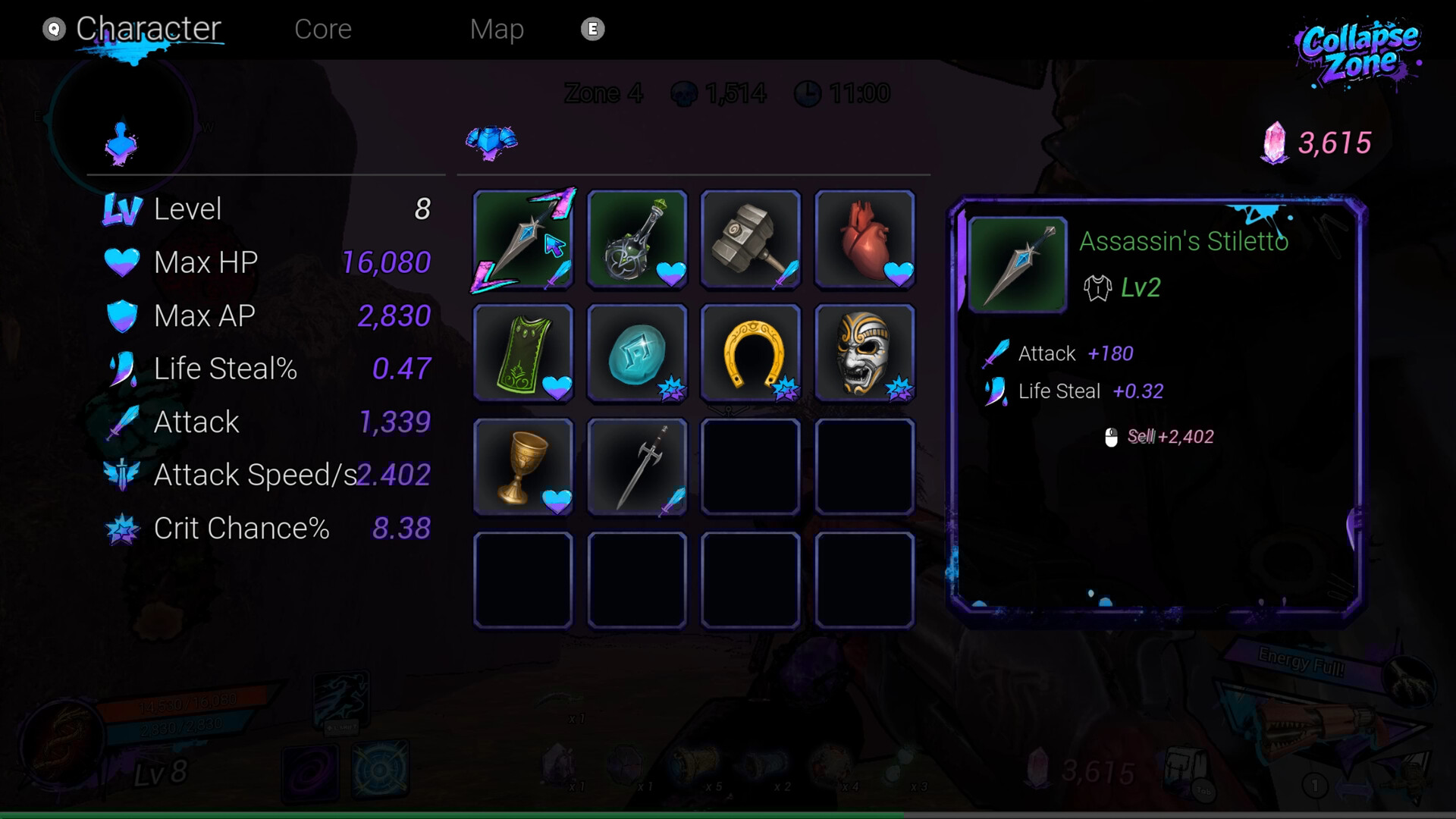Click the blue character silhouette icon
The width and height of the screenshot is (1456, 819).
[121, 143]
